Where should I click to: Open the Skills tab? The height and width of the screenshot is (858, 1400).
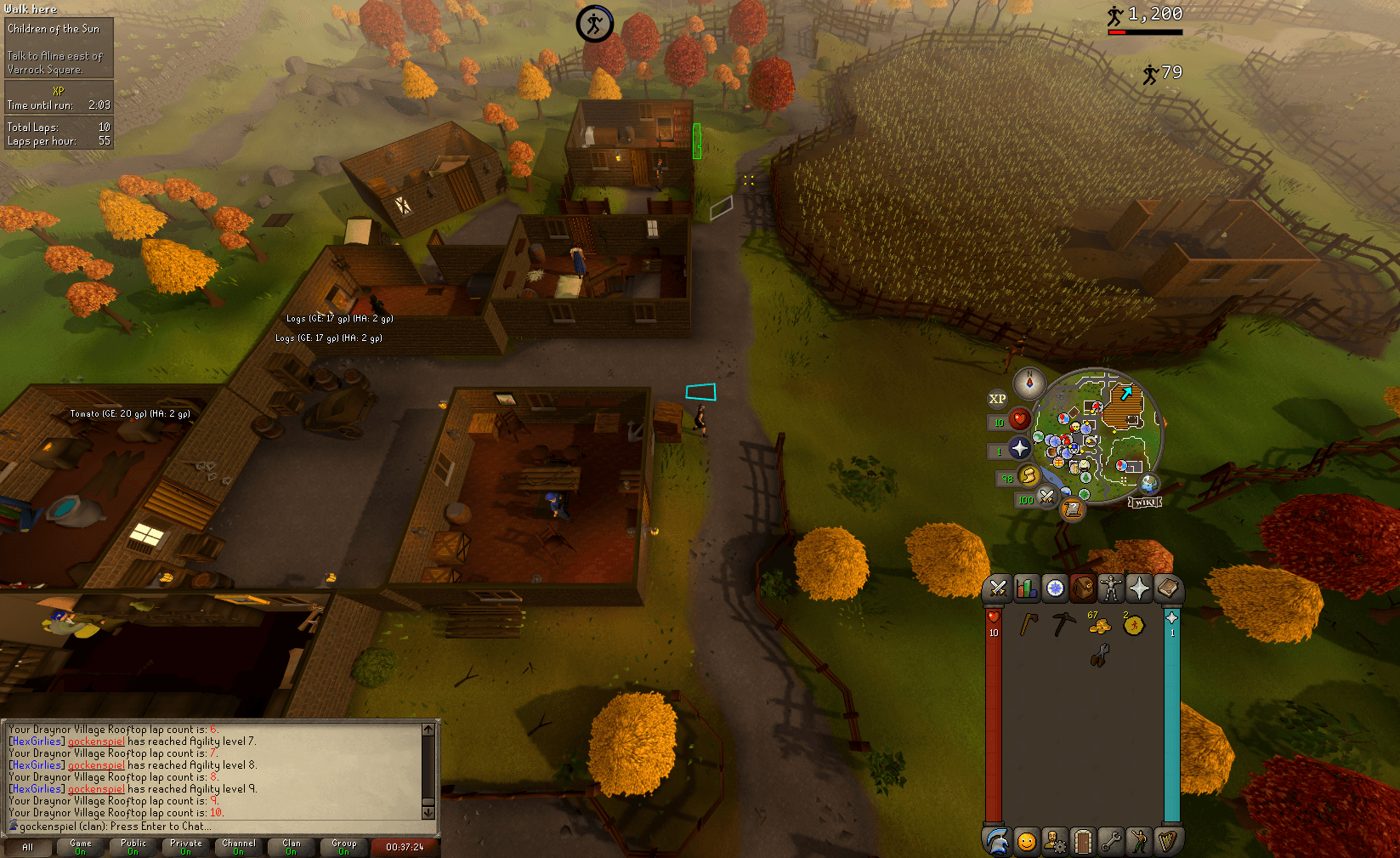coord(1025,588)
